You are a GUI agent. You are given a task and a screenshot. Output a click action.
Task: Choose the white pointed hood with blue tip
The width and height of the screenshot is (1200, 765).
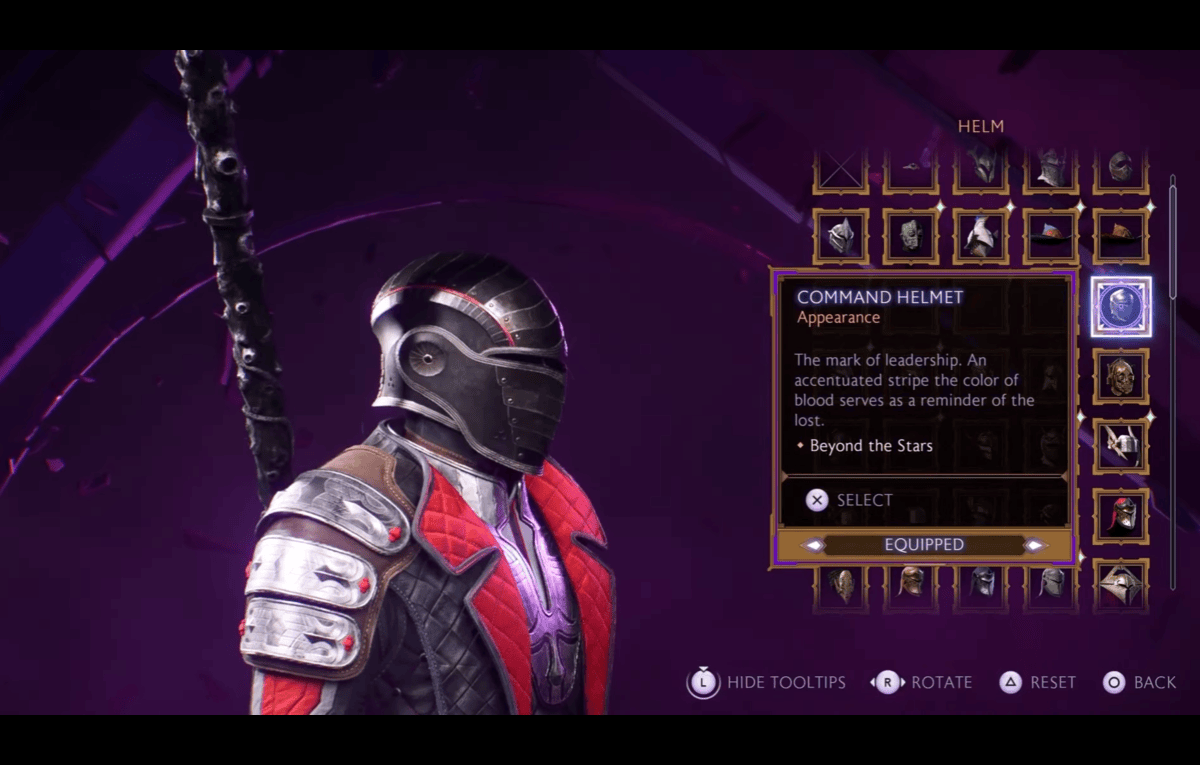point(980,236)
